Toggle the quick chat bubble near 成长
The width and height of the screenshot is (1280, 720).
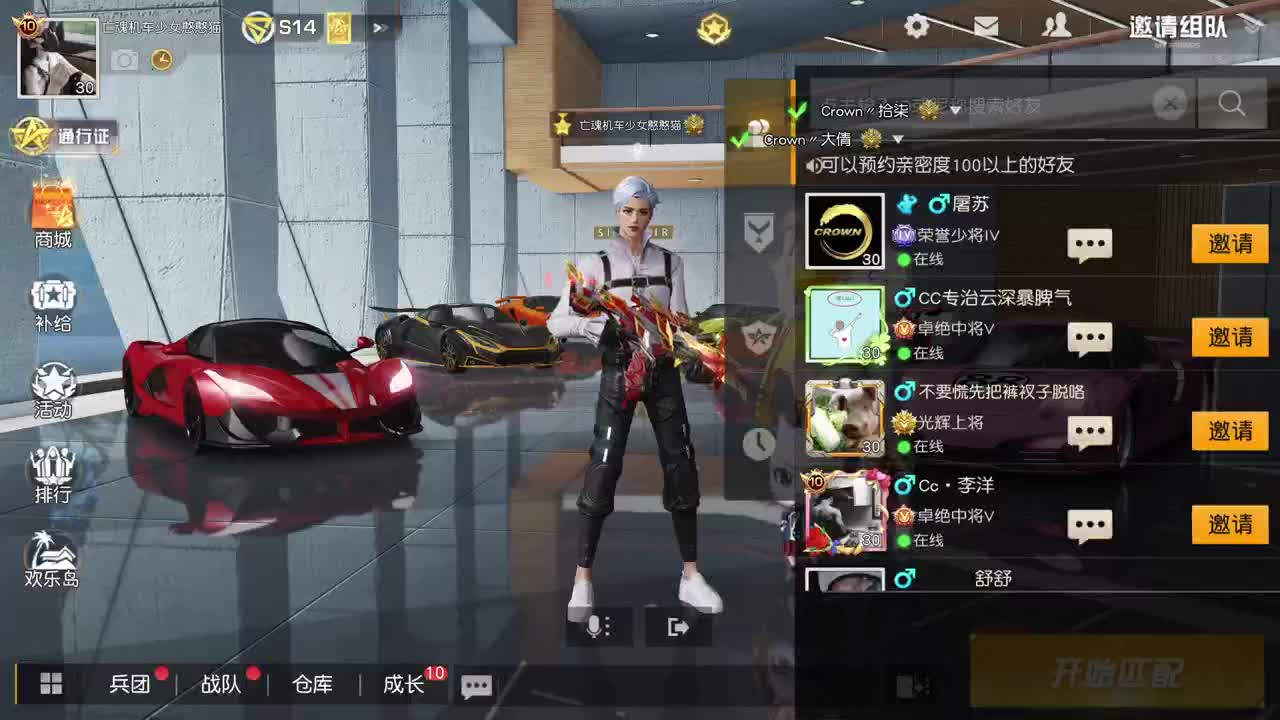coord(476,686)
